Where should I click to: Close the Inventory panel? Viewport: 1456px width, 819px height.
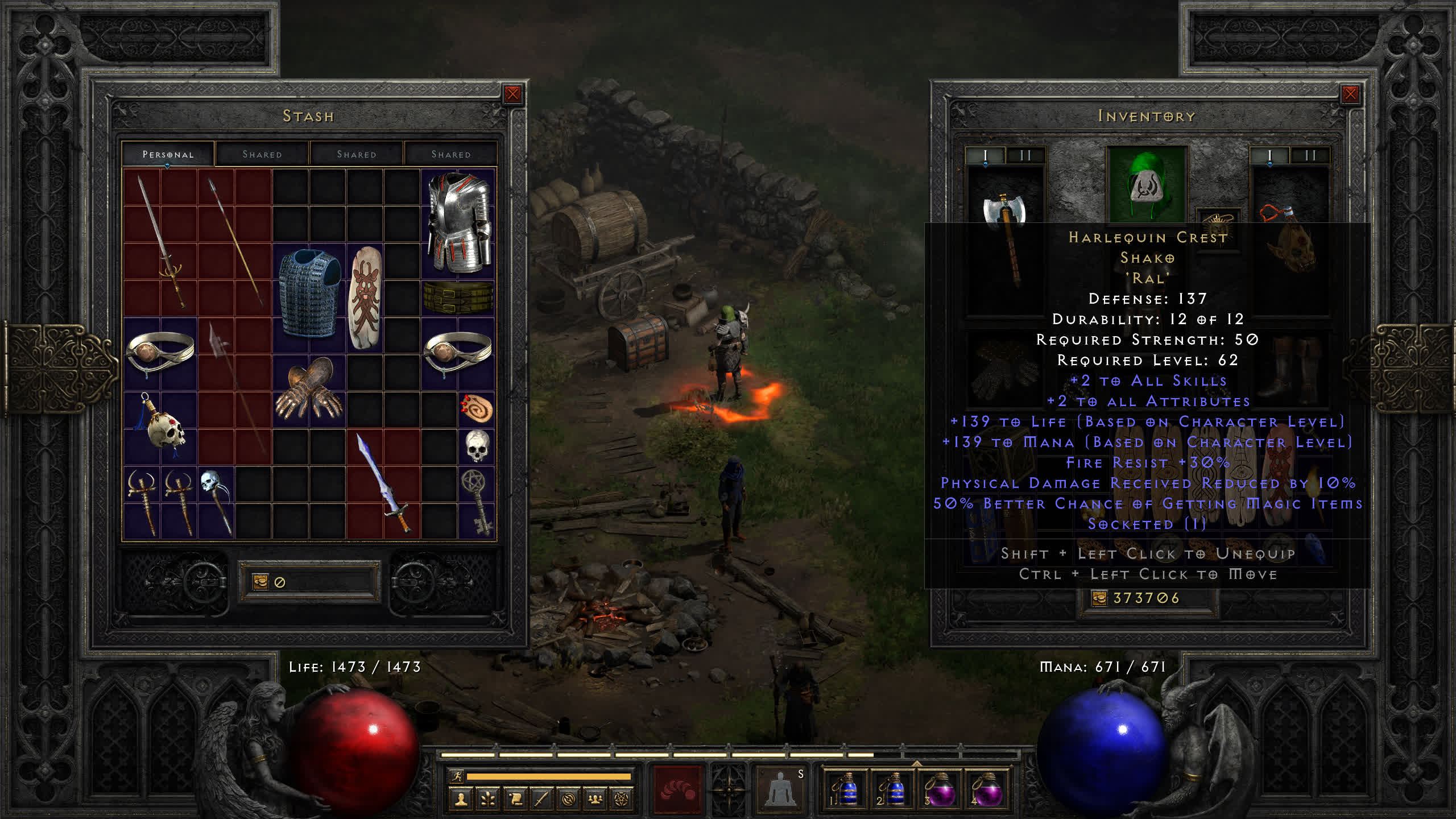tap(1350, 94)
